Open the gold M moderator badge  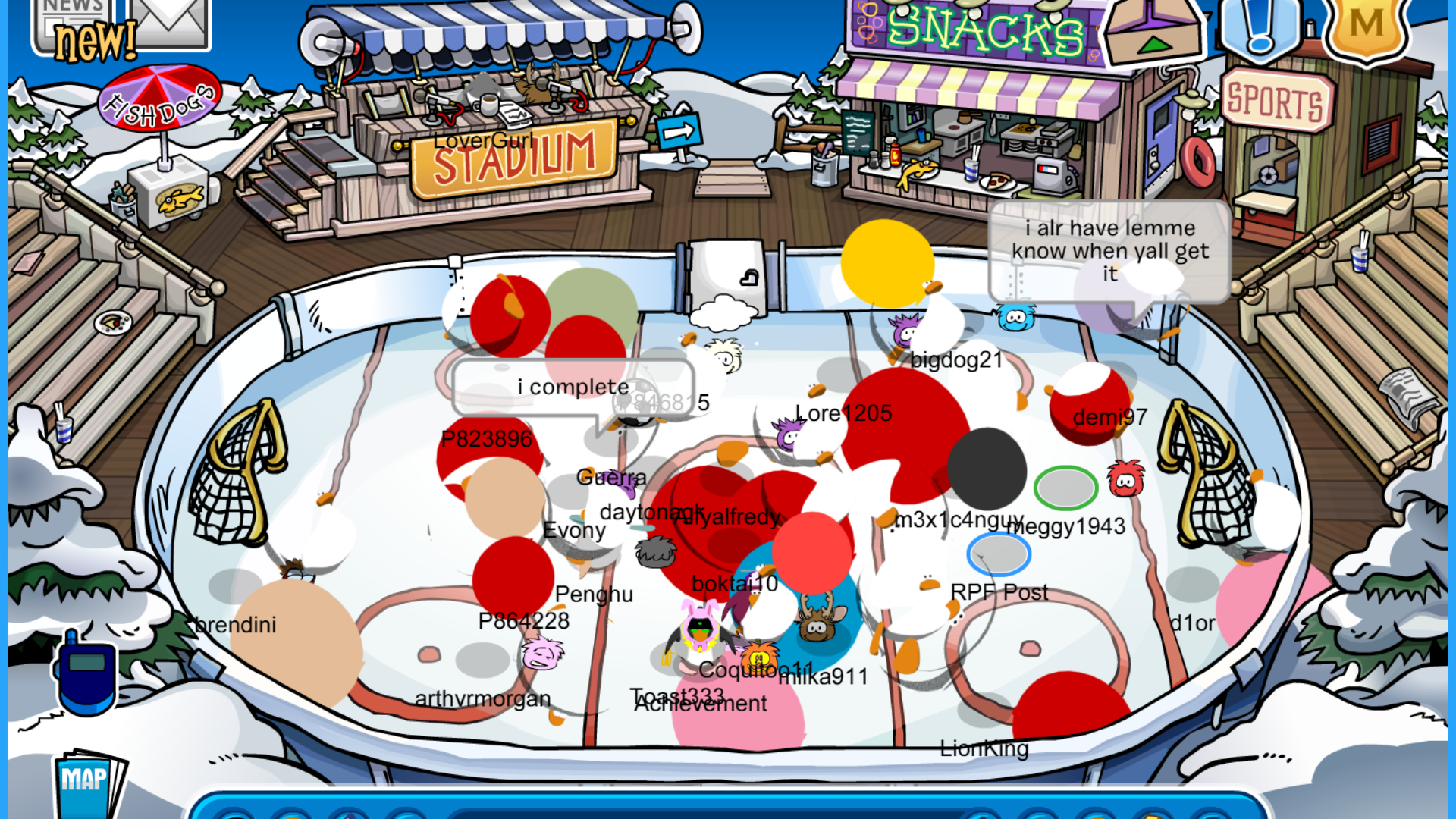[1366, 27]
